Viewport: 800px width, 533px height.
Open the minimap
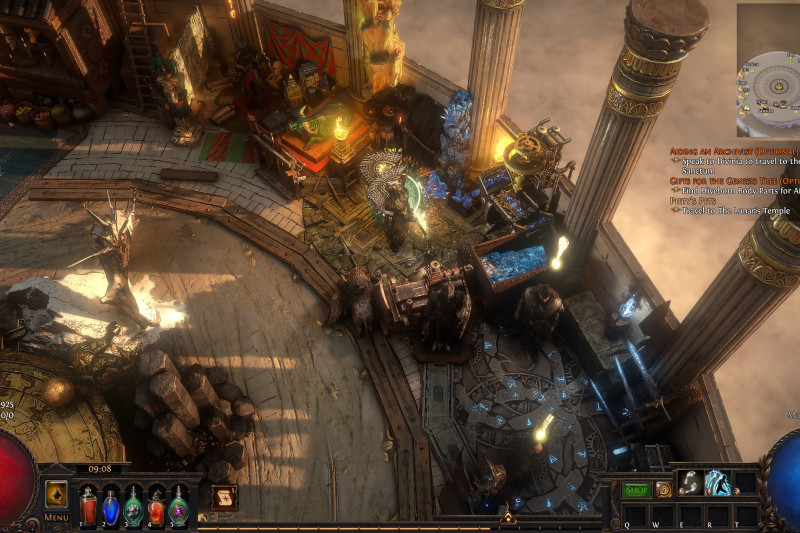[768, 70]
